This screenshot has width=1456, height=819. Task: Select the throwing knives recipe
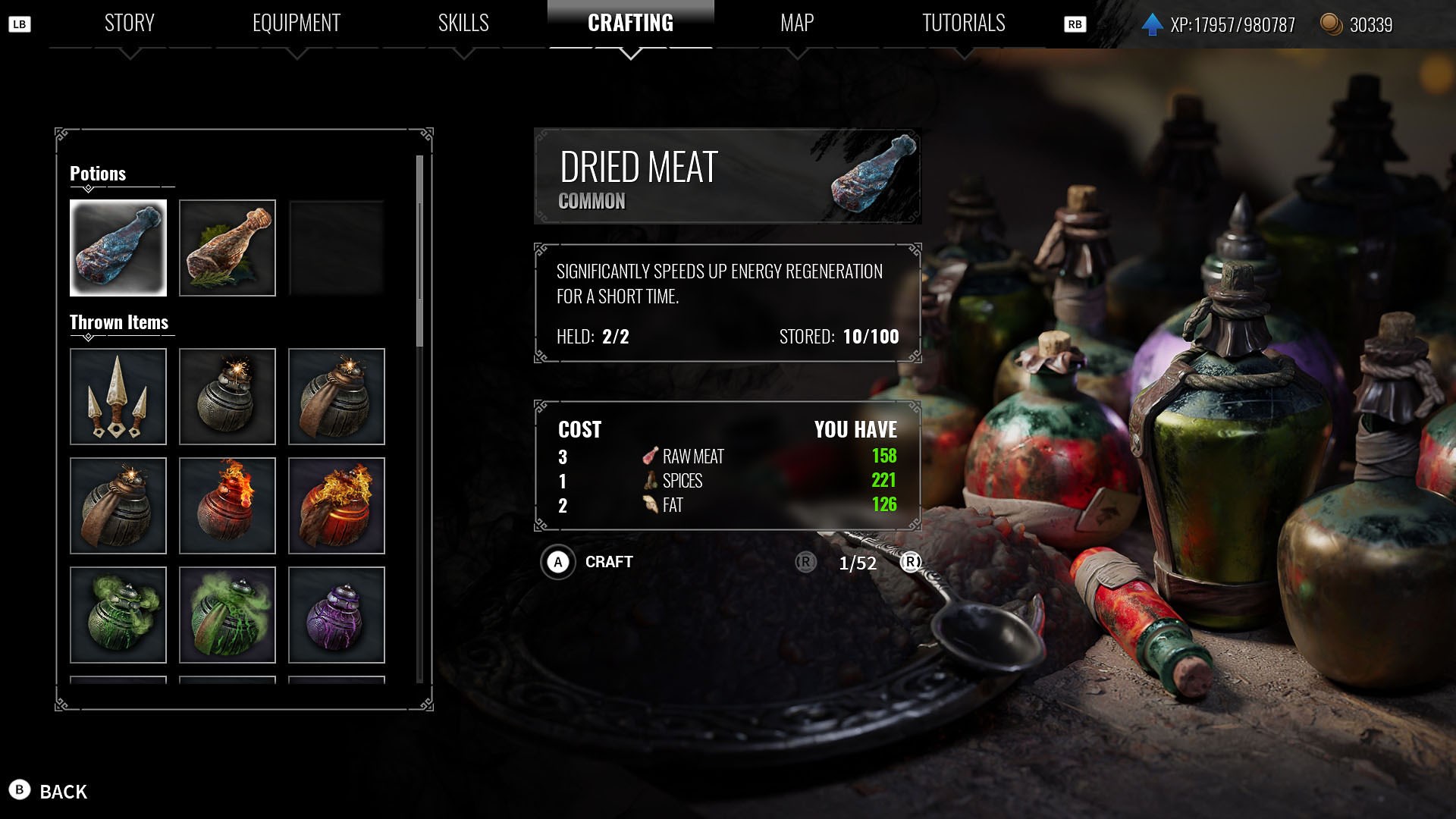(118, 397)
